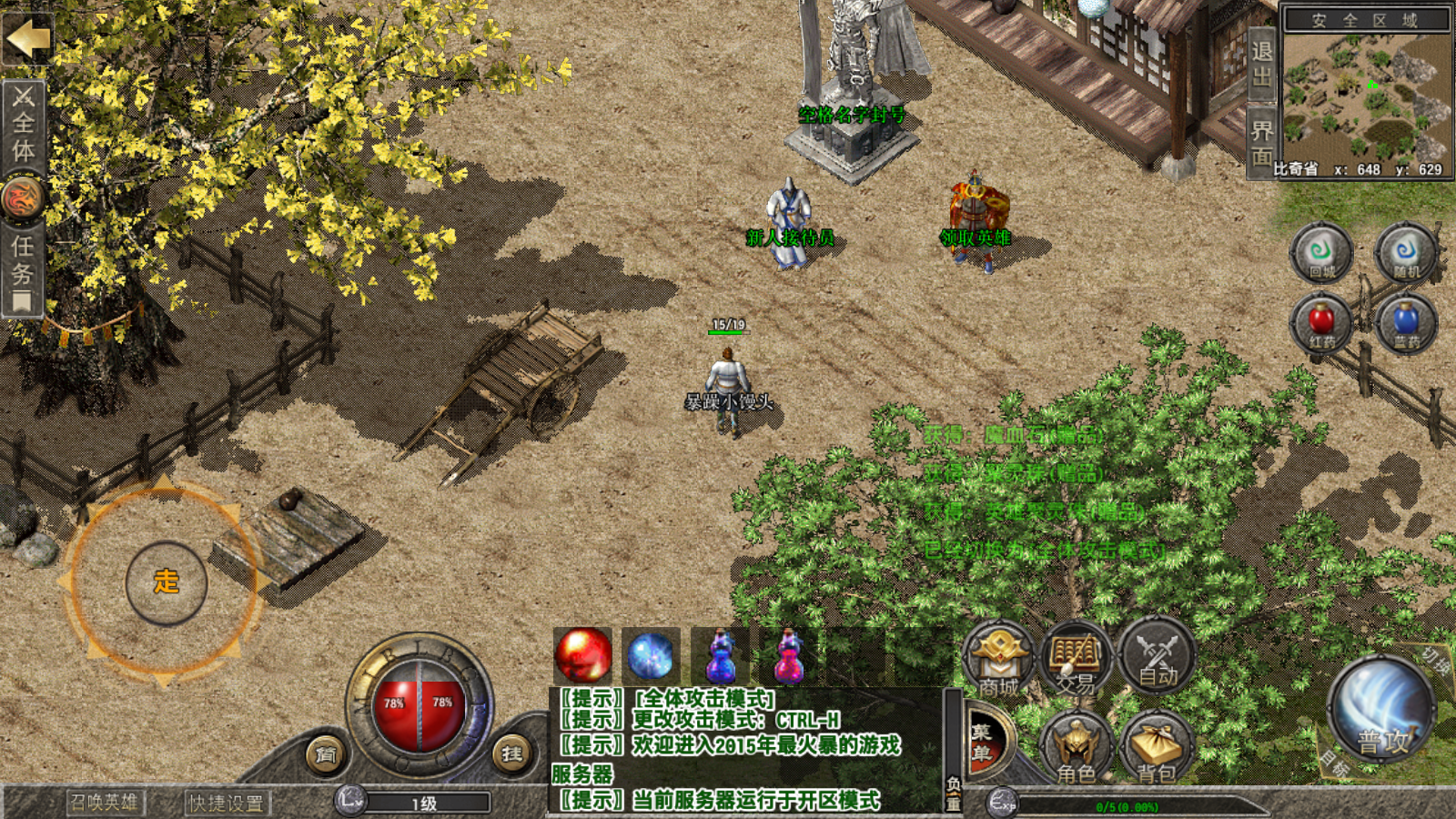The height and width of the screenshot is (819, 1456).
Task: Toggle 自动 auto-combat
Action: [x=1158, y=658]
